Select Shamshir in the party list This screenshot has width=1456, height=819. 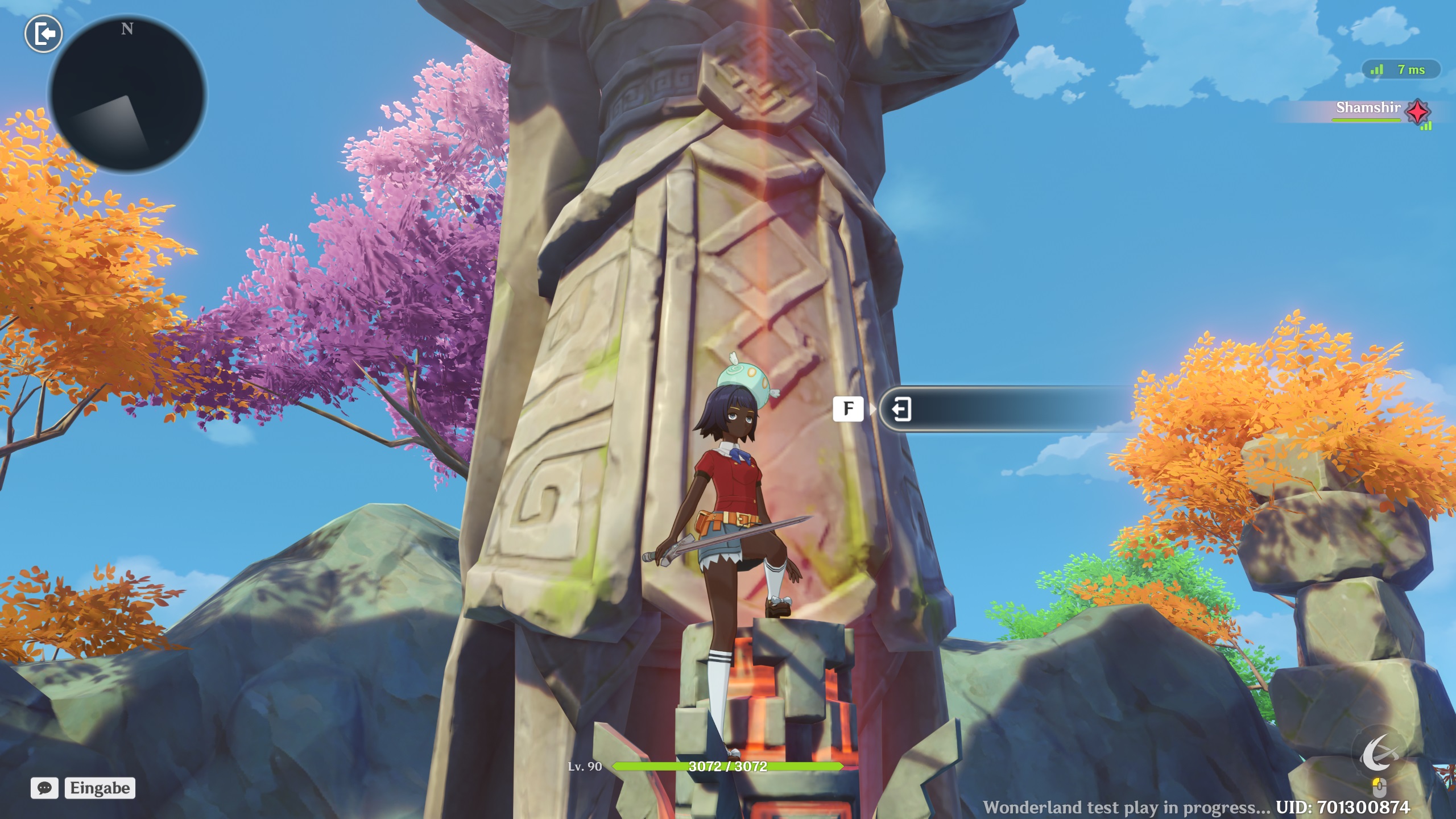1368,108
